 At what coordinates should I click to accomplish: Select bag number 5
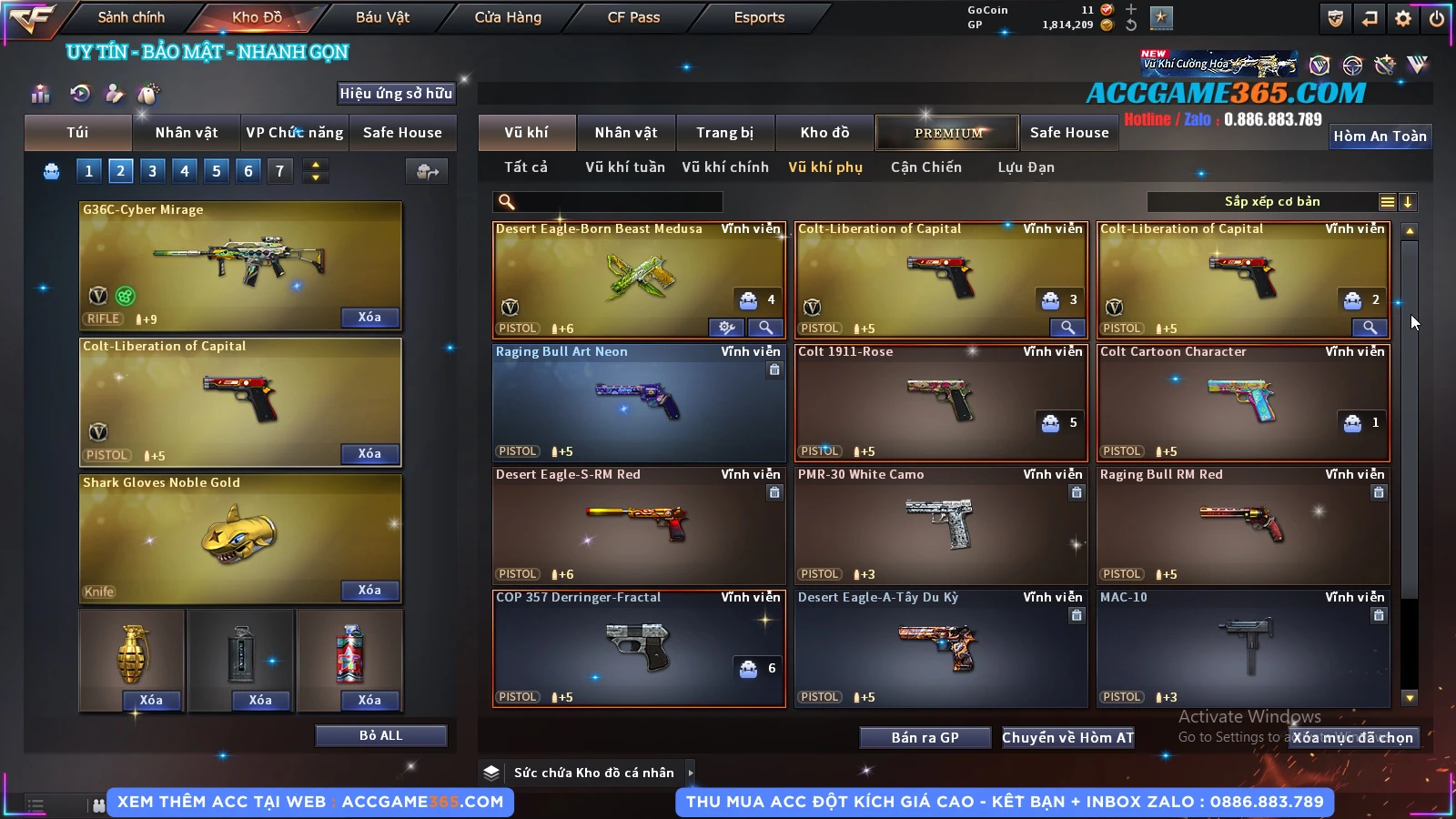(x=217, y=170)
